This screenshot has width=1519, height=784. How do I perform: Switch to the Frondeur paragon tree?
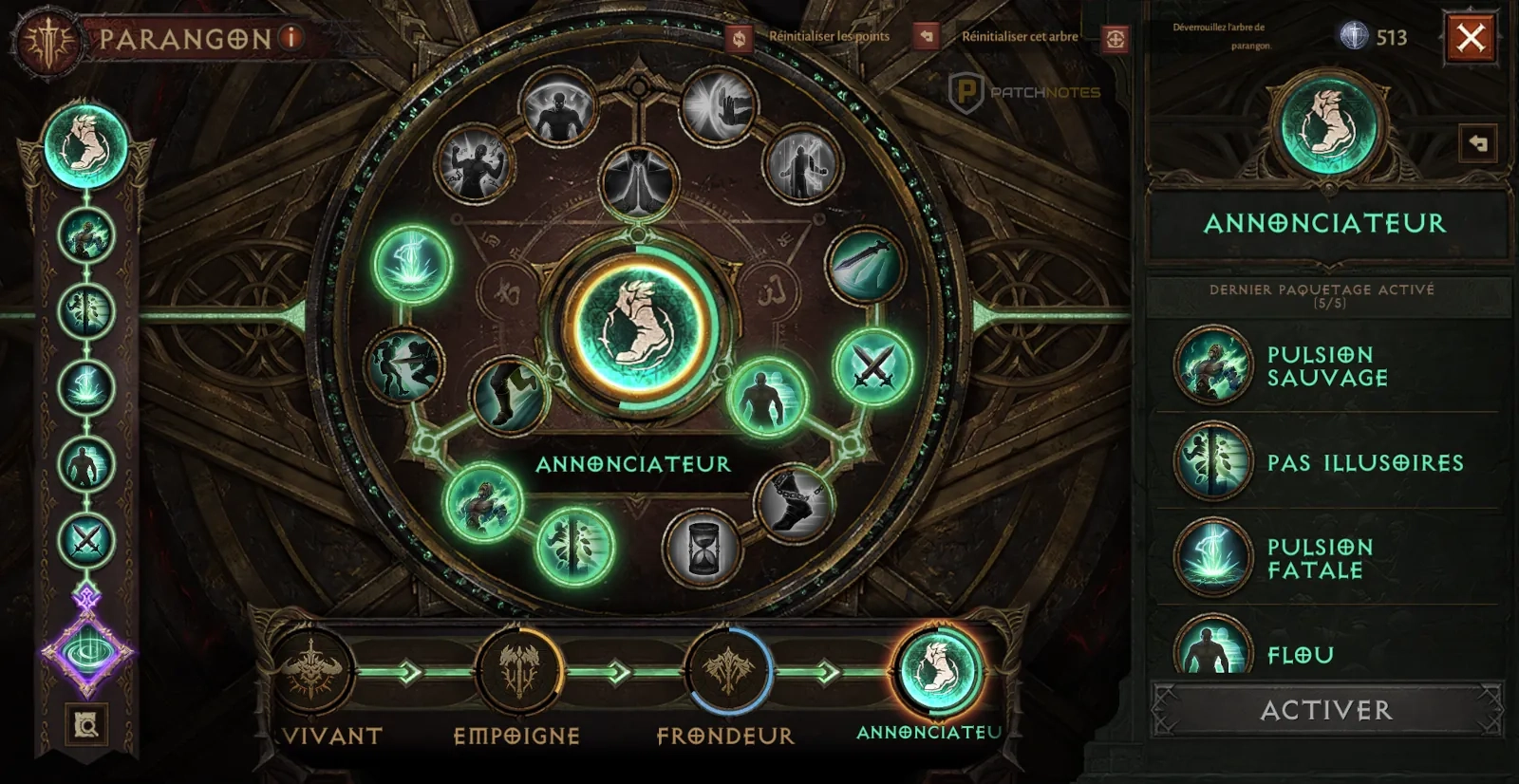click(727, 671)
